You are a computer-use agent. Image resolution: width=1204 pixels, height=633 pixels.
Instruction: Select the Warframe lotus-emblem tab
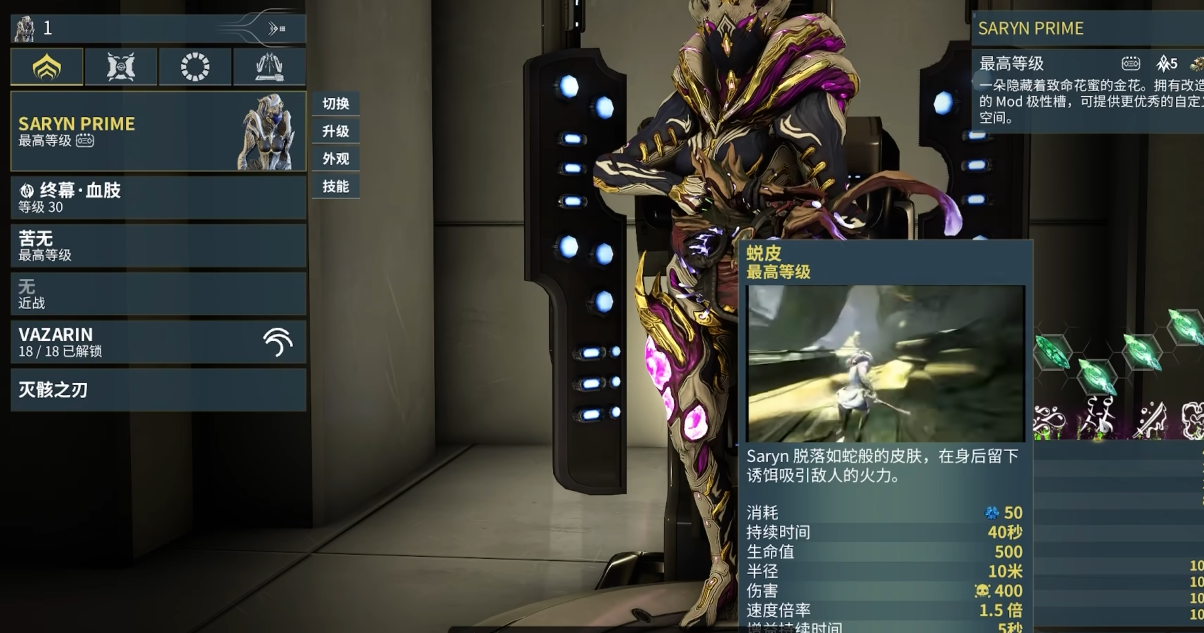click(47, 67)
